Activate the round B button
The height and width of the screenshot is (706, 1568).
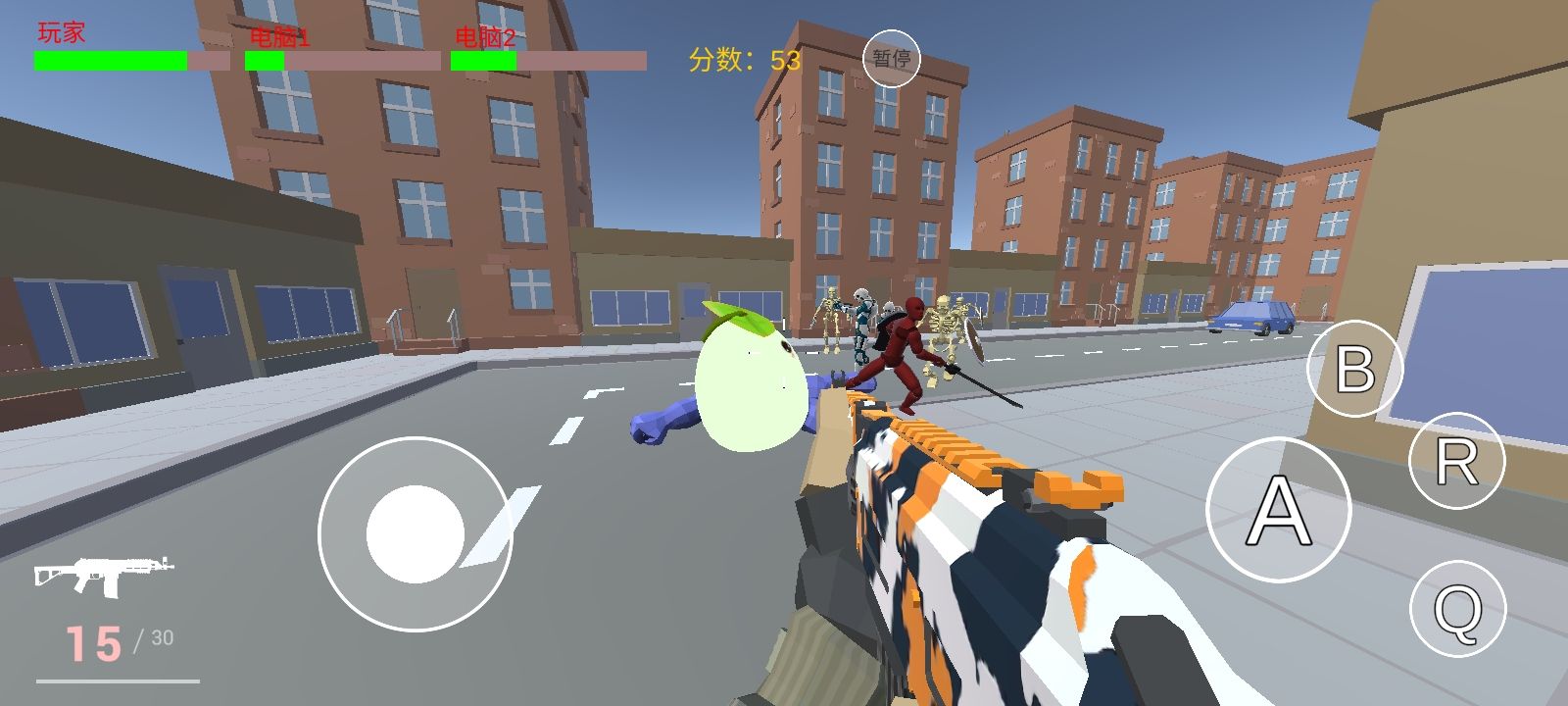click(1354, 369)
